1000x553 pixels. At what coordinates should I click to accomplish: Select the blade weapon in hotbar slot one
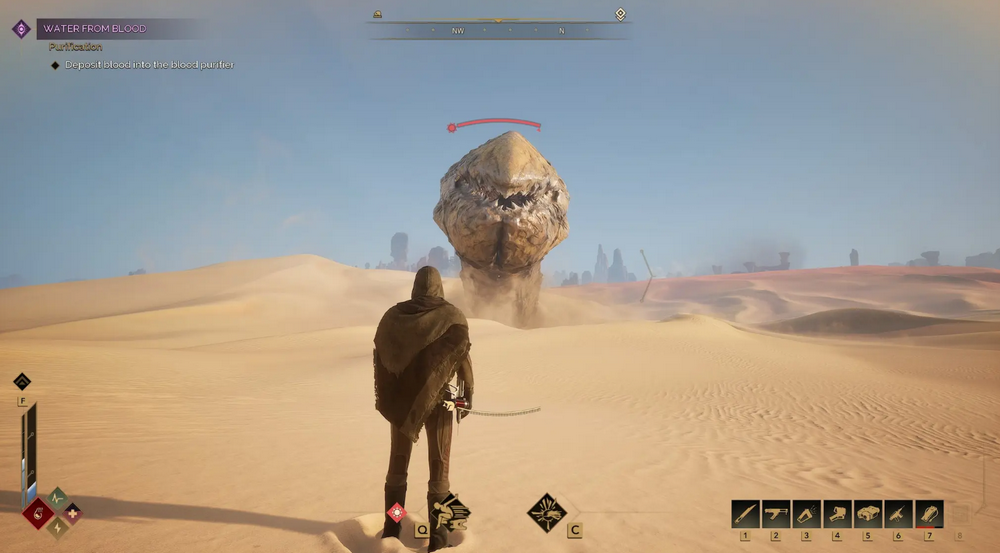pyautogui.click(x=745, y=514)
